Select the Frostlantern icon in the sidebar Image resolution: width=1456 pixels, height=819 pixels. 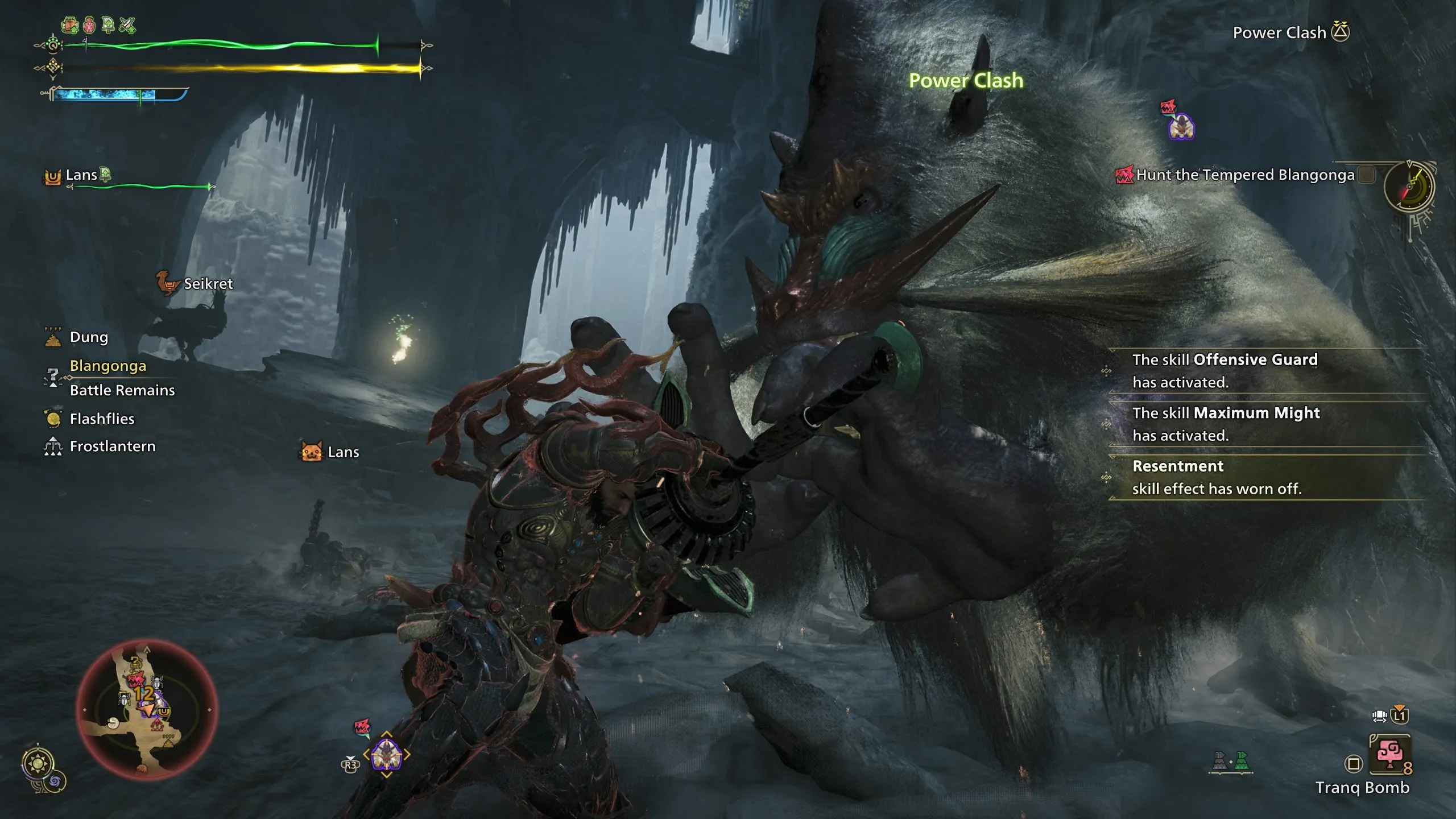coord(53,446)
